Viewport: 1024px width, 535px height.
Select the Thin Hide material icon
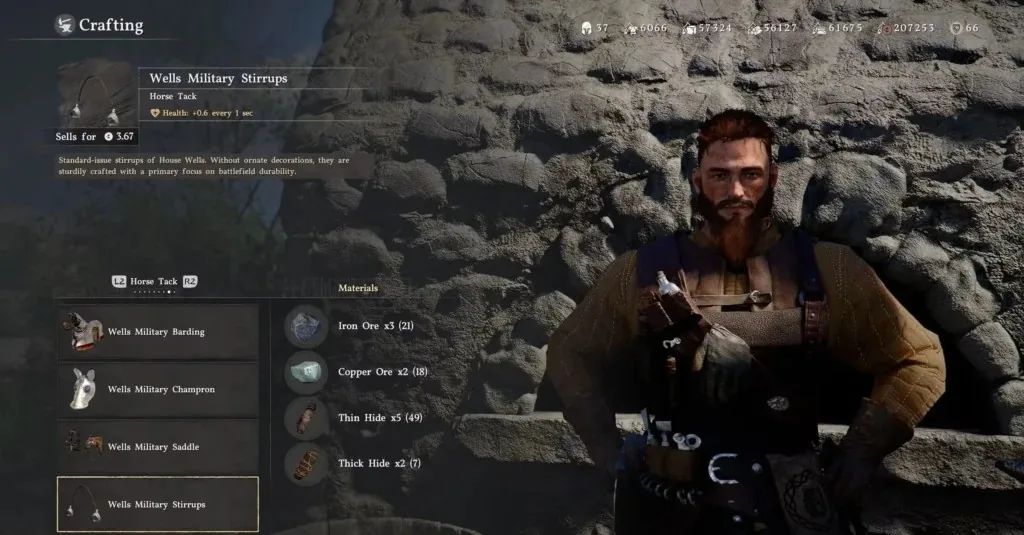(306, 418)
